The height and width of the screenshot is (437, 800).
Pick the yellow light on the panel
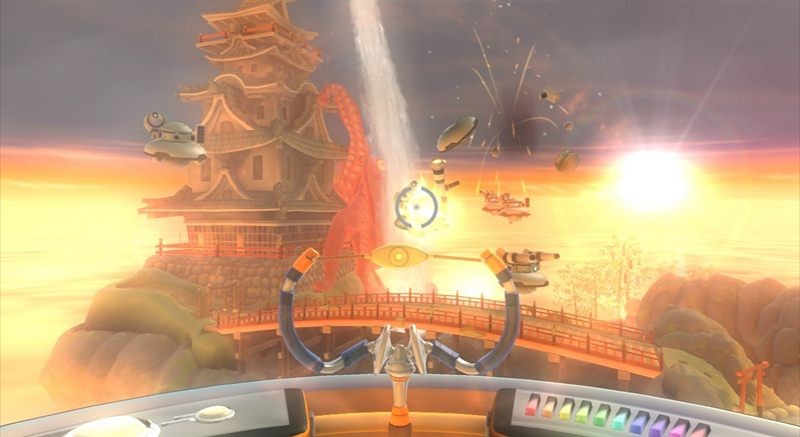[x=566, y=412]
